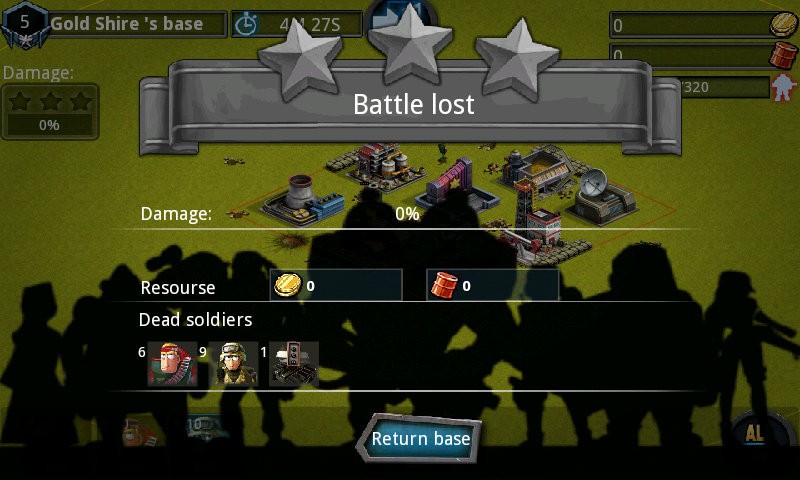The width and height of the screenshot is (800, 480).
Task: Select the red bandana dead soldier icon
Action: point(171,364)
